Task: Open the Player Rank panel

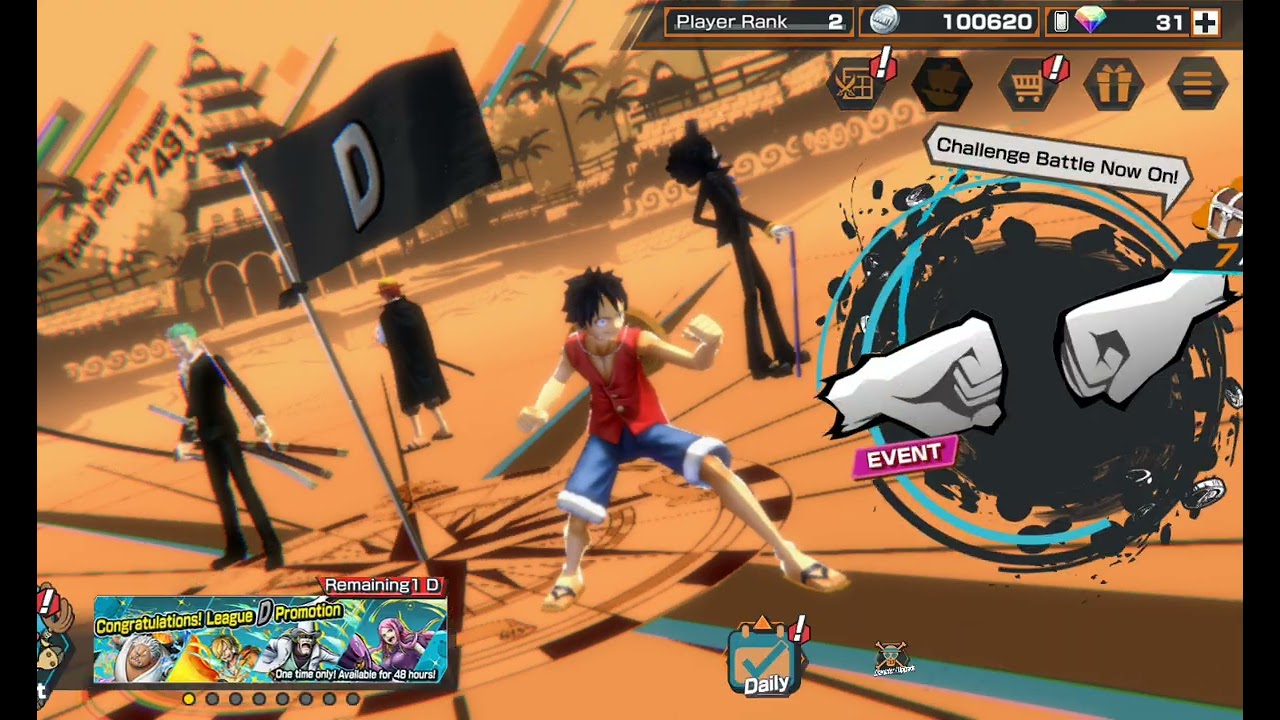Action: coord(758,22)
